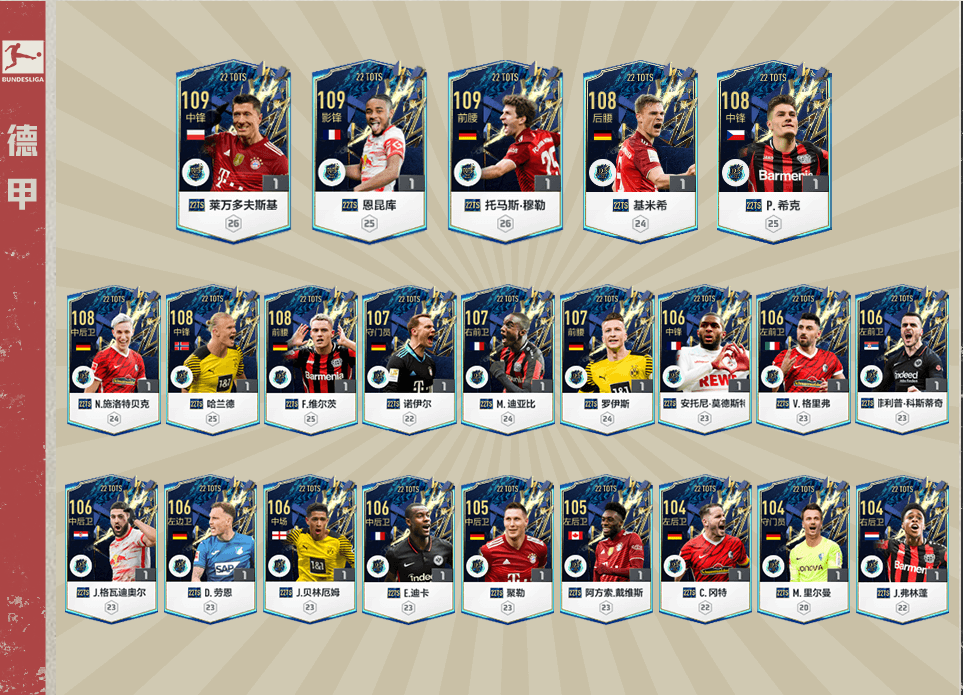Select the 菲利普·科斯蒂奇 card
This screenshot has height=695, width=963.
pyautogui.click(x=901, y=357)
